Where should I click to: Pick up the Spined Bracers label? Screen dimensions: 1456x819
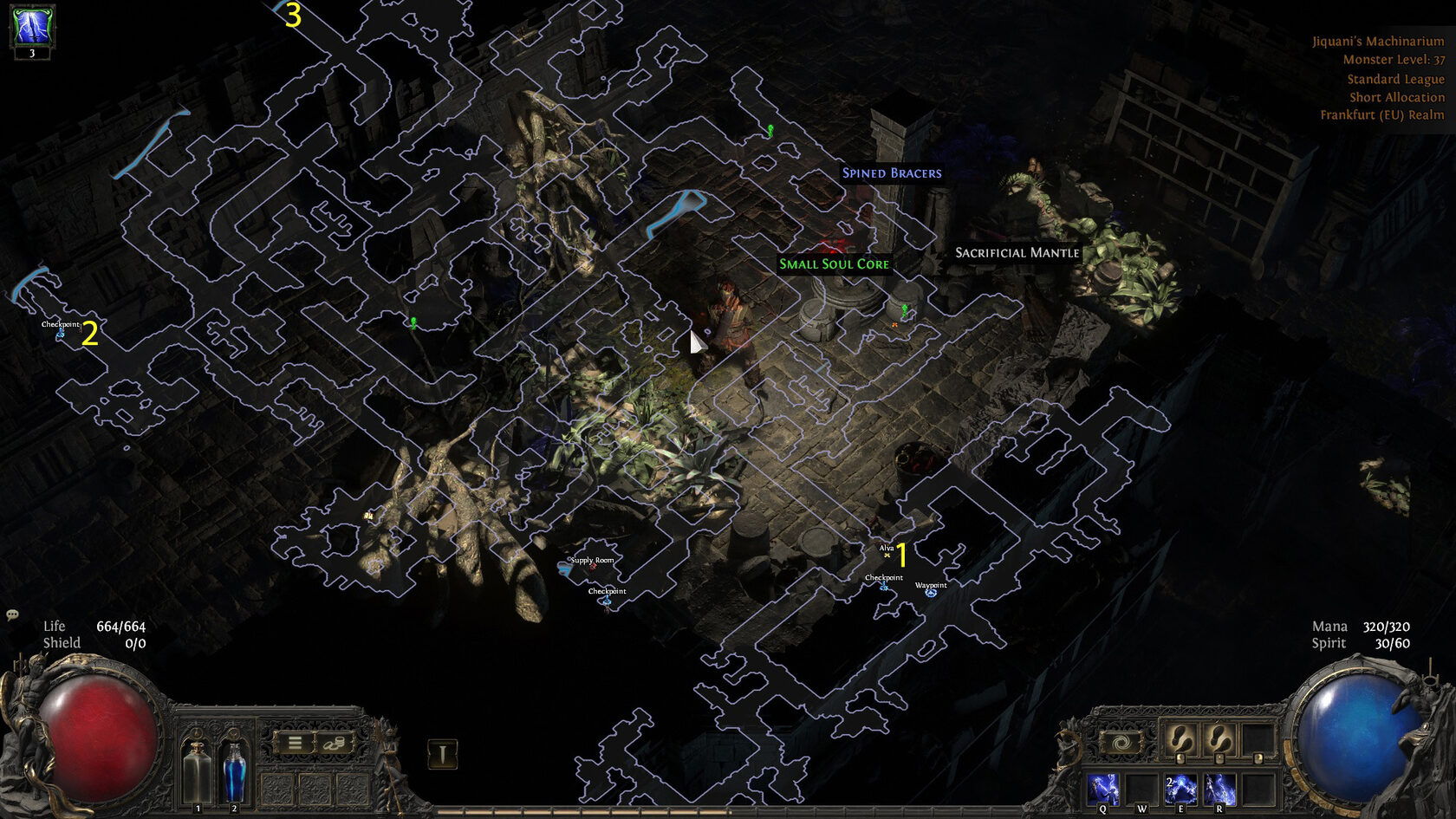click(x=891, y=172)
